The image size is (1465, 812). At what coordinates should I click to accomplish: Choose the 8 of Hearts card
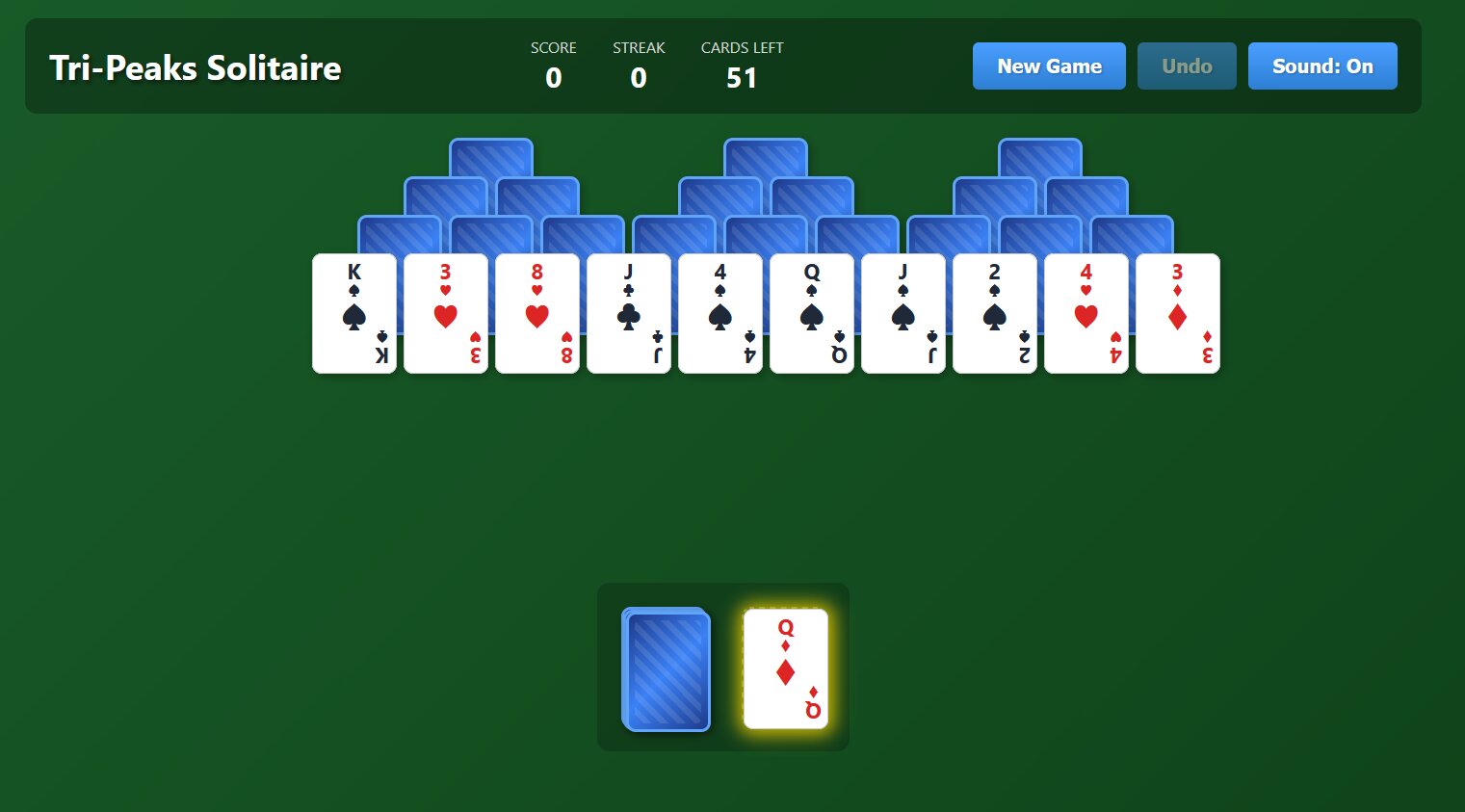click(537, 313)
